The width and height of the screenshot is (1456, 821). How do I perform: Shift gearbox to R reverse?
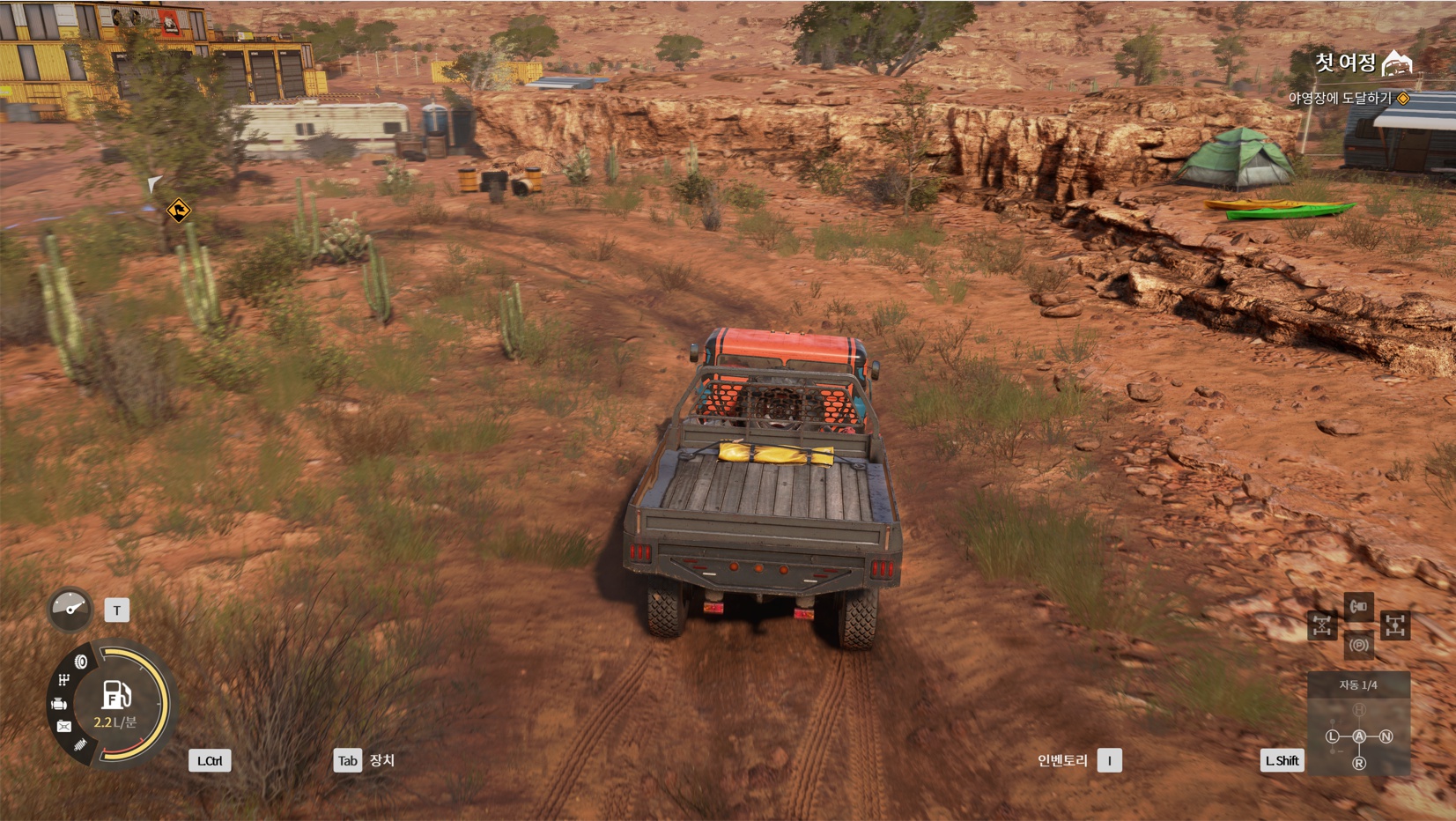point(1359,763)
